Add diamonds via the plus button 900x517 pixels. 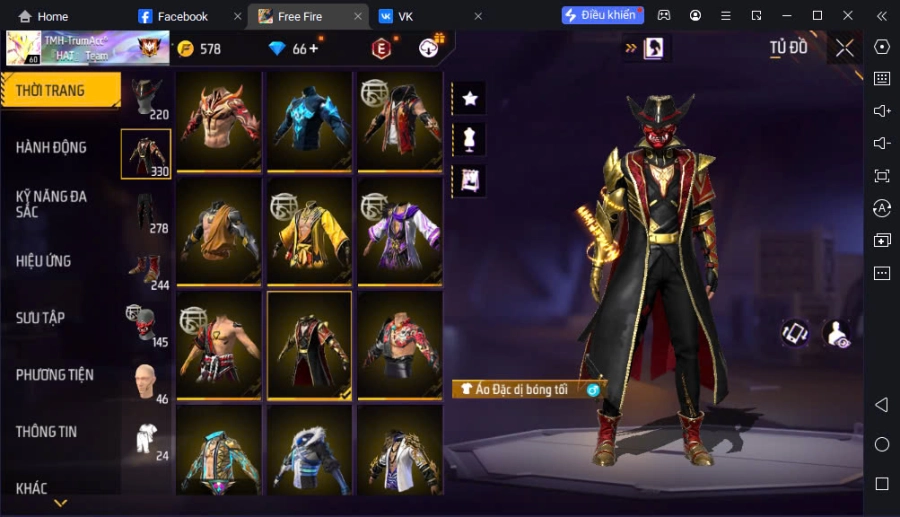pos(314,48)
